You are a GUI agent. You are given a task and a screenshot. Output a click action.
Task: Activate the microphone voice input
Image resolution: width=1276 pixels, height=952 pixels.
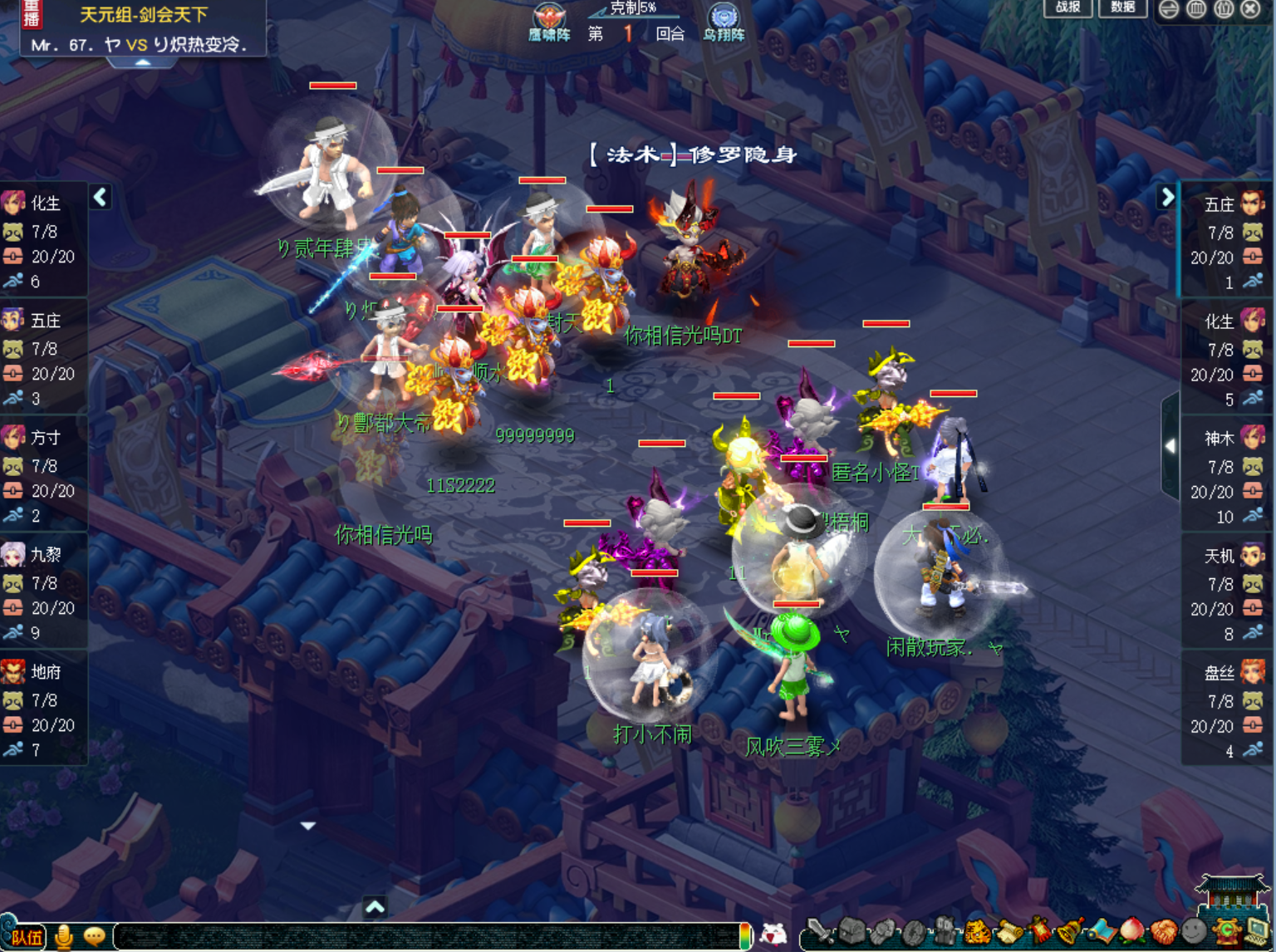click(64, 937)
